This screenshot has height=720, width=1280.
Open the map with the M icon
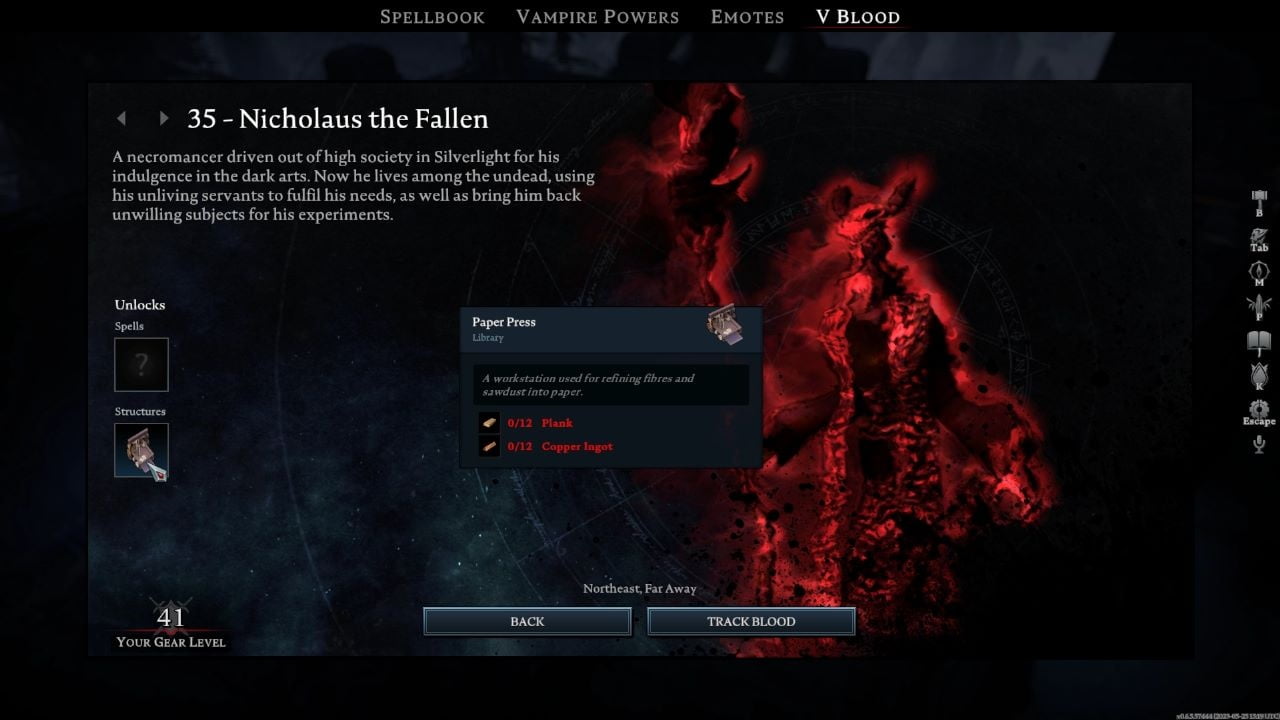pyautogui.click(x=1258, y=270)
